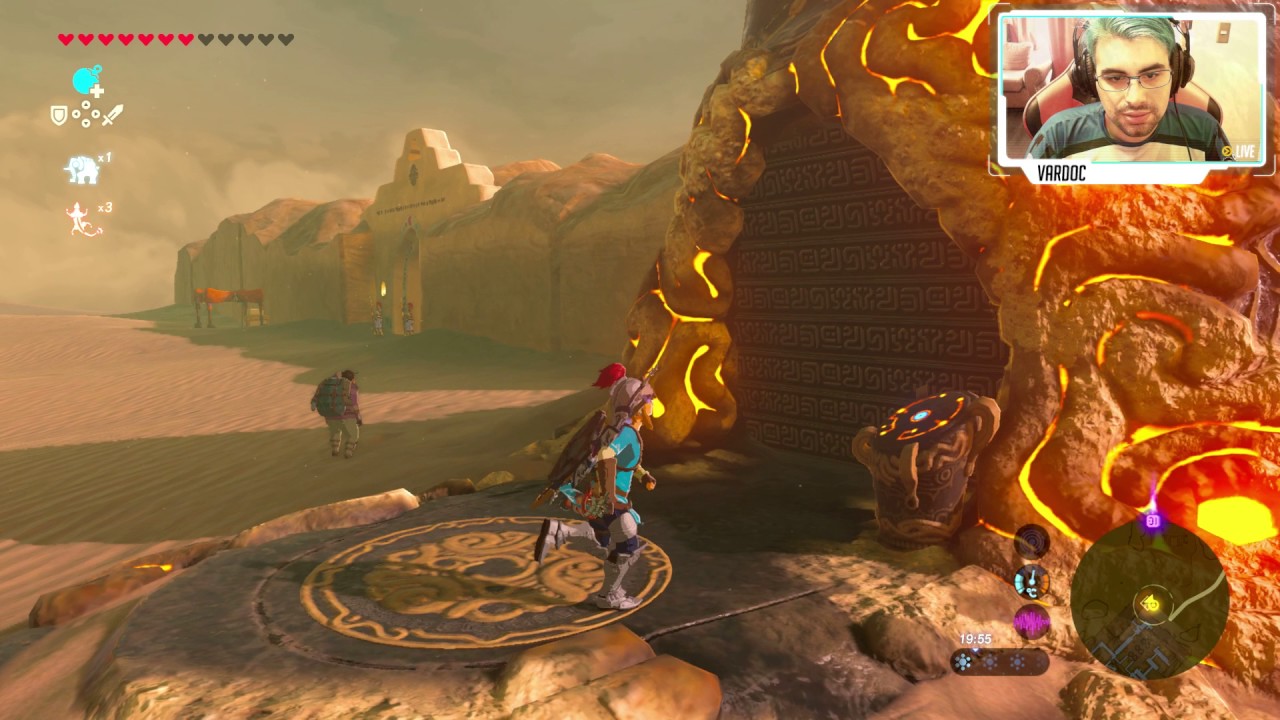The image size is (1280, 720).
Task: Open the weather forecast bar
Action: click(x=998, y=662)
